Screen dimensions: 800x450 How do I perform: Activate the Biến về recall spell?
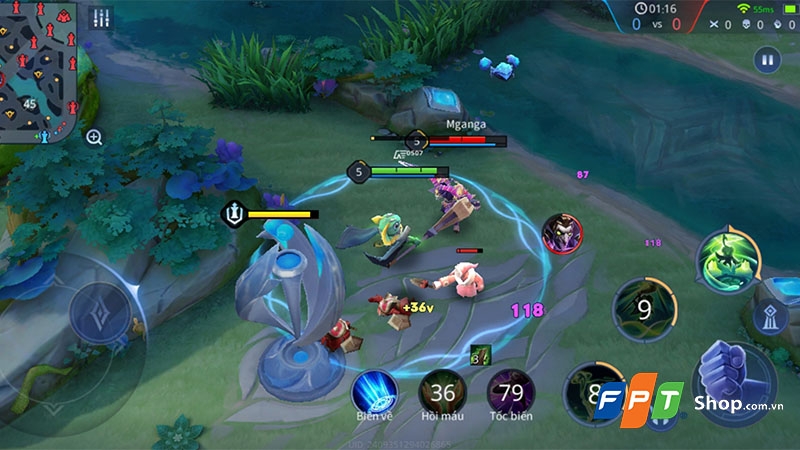375,390
